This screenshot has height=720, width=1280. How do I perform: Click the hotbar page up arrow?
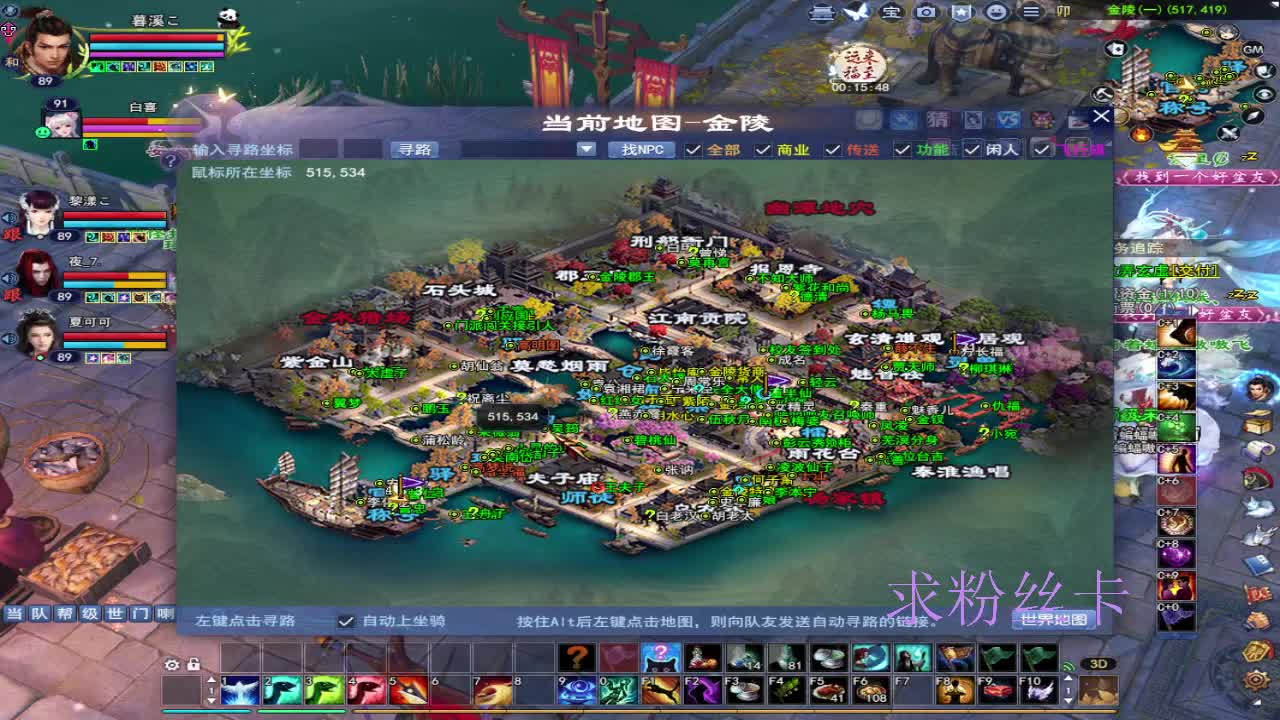[211, 680]
